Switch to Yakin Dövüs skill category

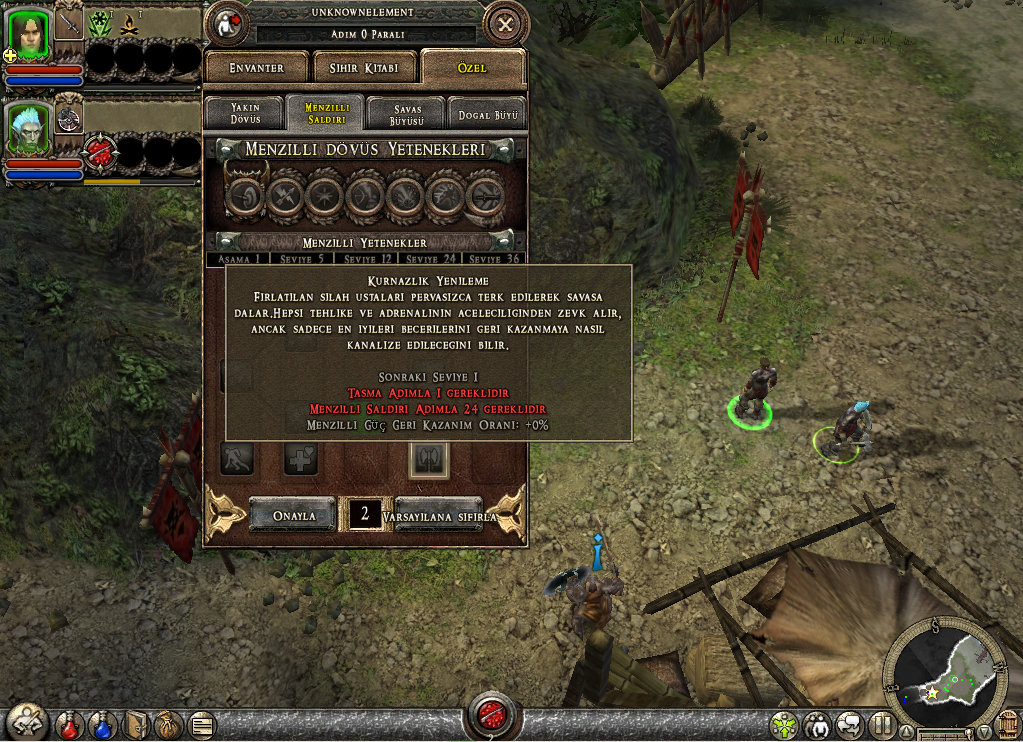[x=245, y=113]
